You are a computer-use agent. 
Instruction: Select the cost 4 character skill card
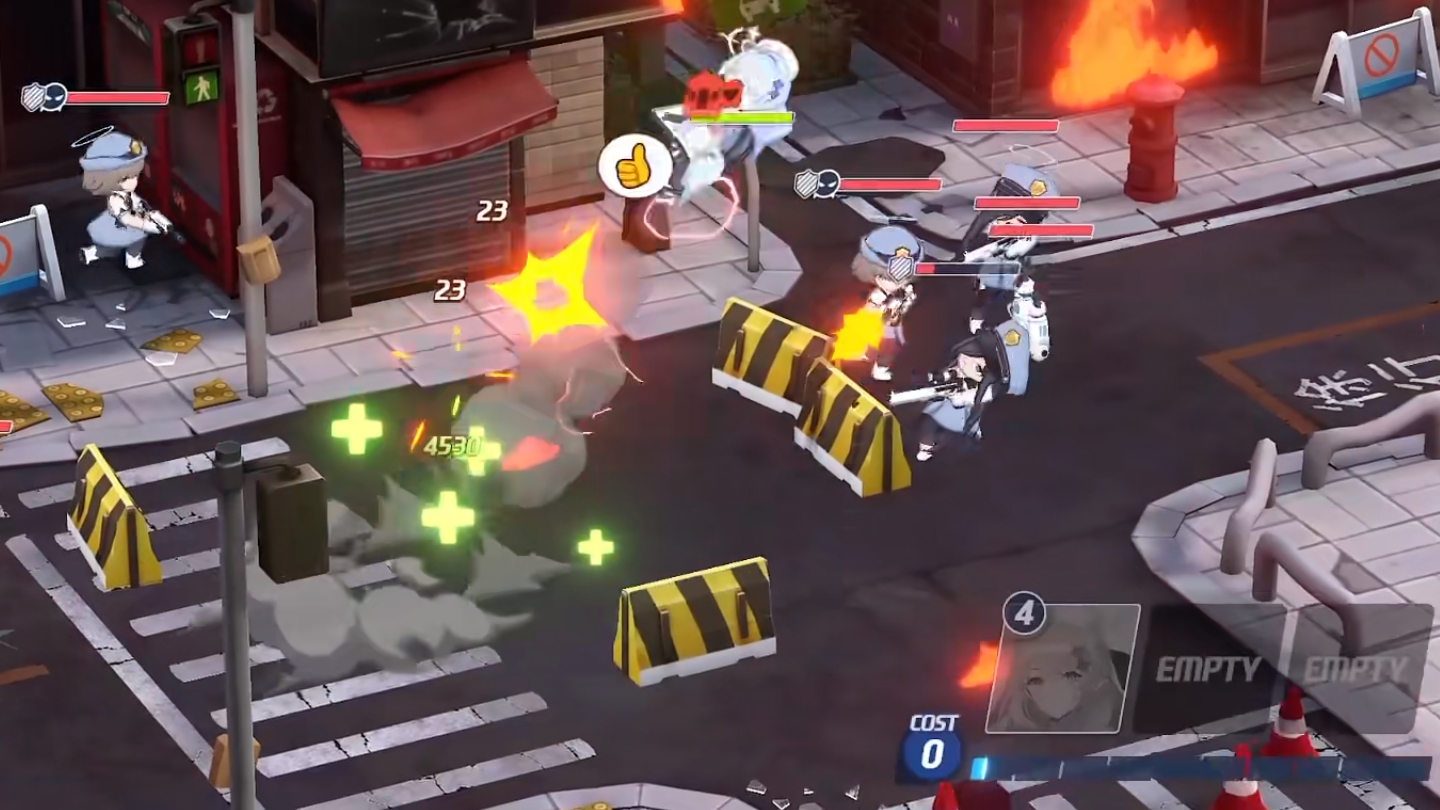pyautogui.click(x=1062, y=669)
